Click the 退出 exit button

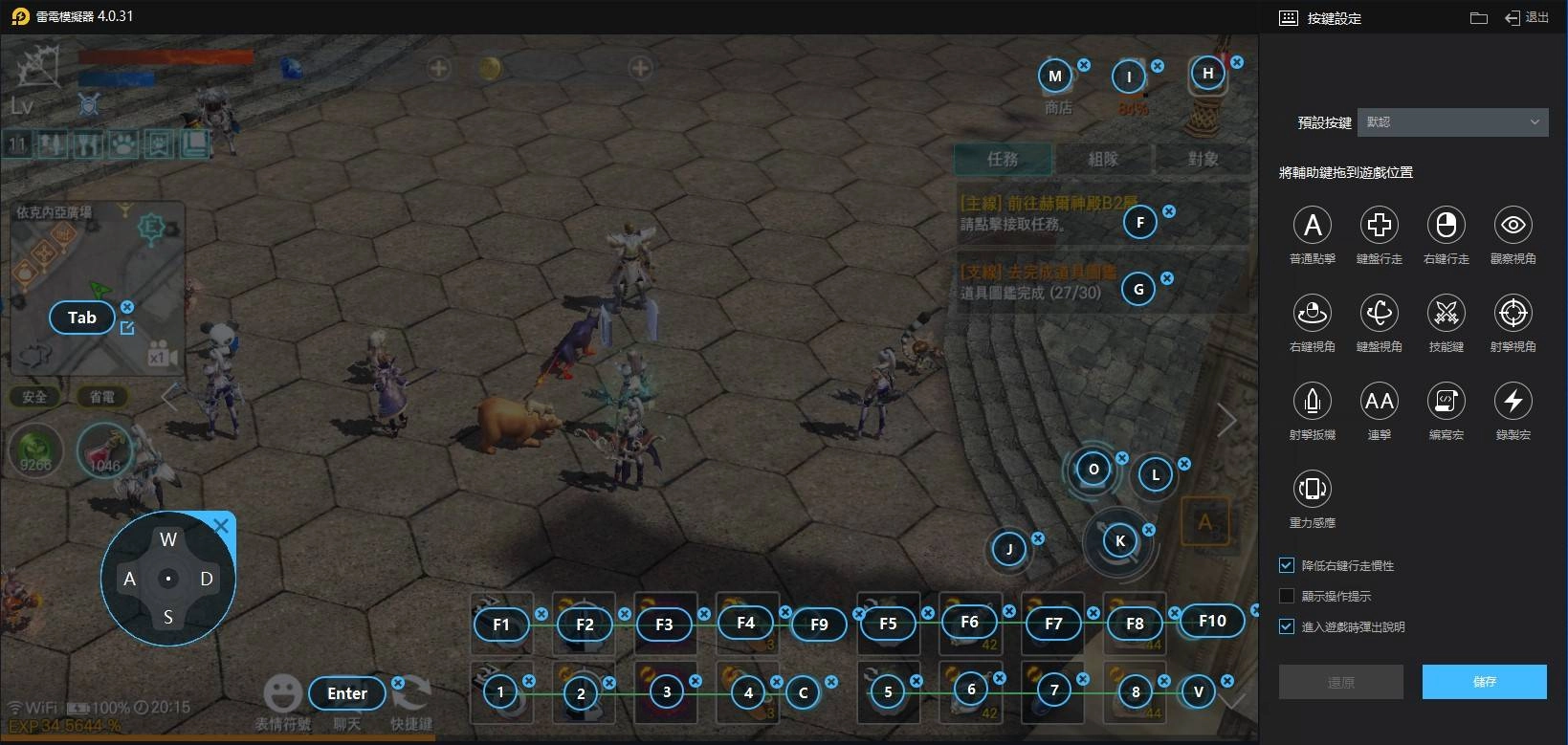coord(1527,17)
